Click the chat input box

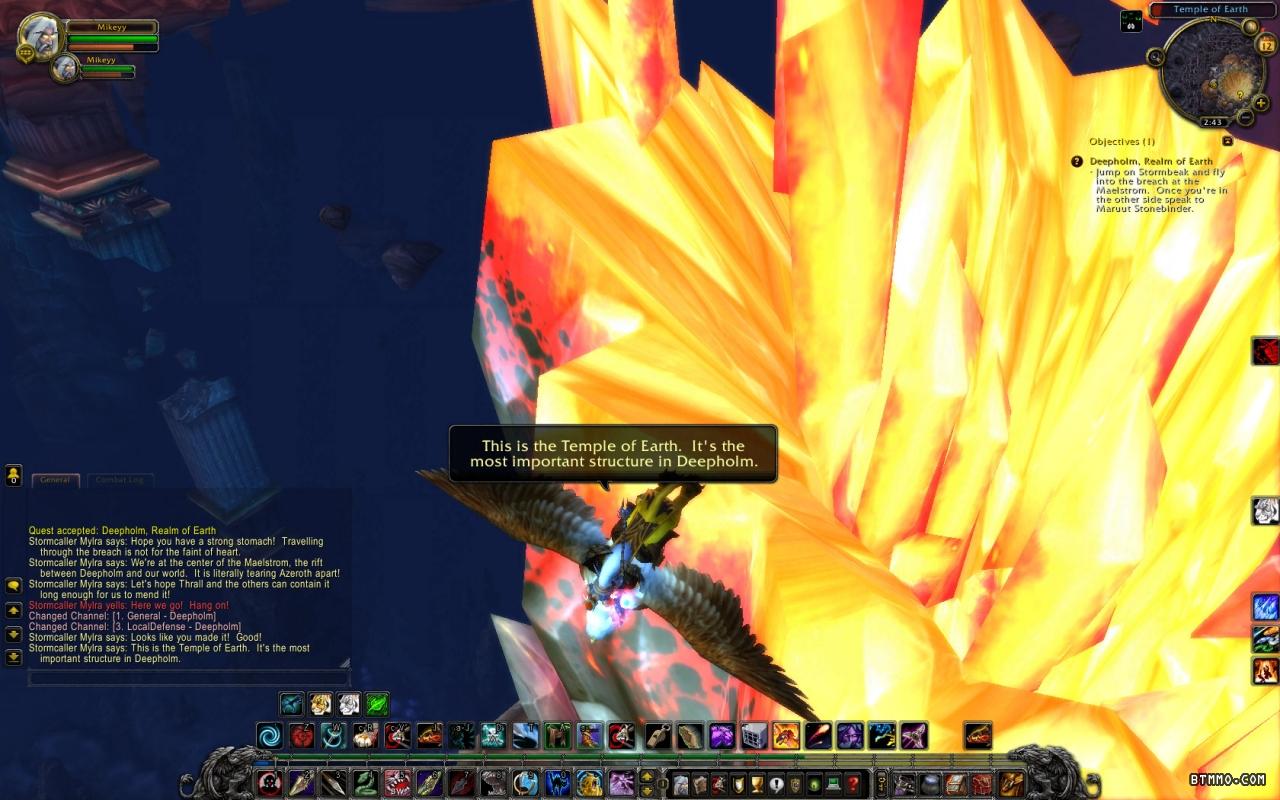coord(188,678)
